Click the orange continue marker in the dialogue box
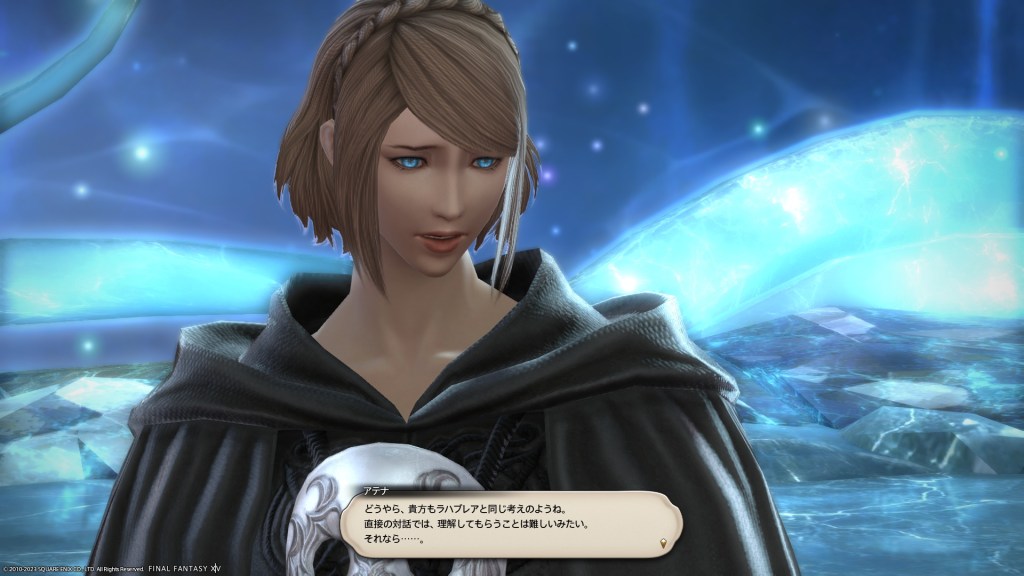Viewport: 1024px width, 576px height. pos(664,542)
